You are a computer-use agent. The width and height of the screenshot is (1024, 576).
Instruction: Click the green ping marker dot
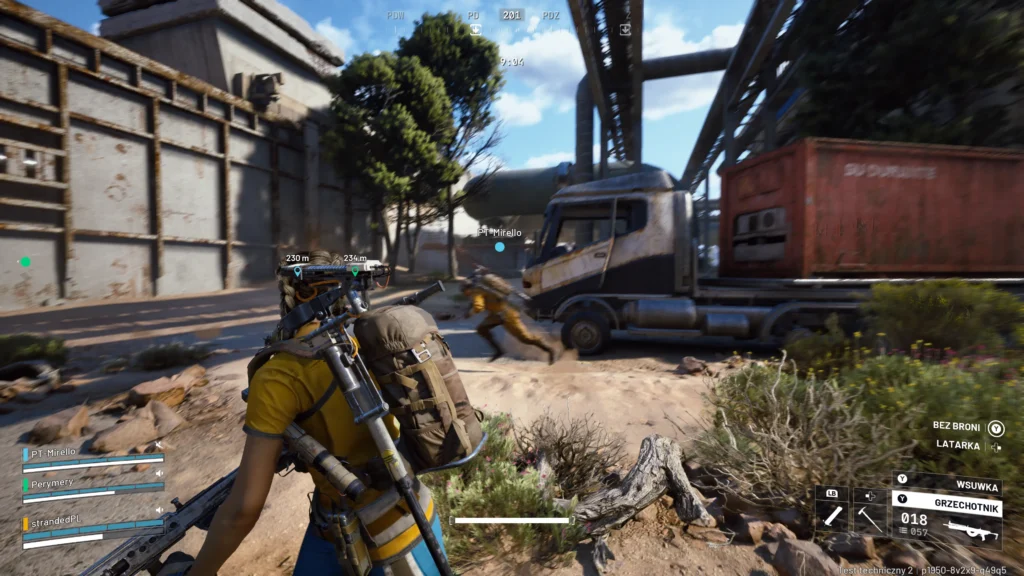coord(25,262)
